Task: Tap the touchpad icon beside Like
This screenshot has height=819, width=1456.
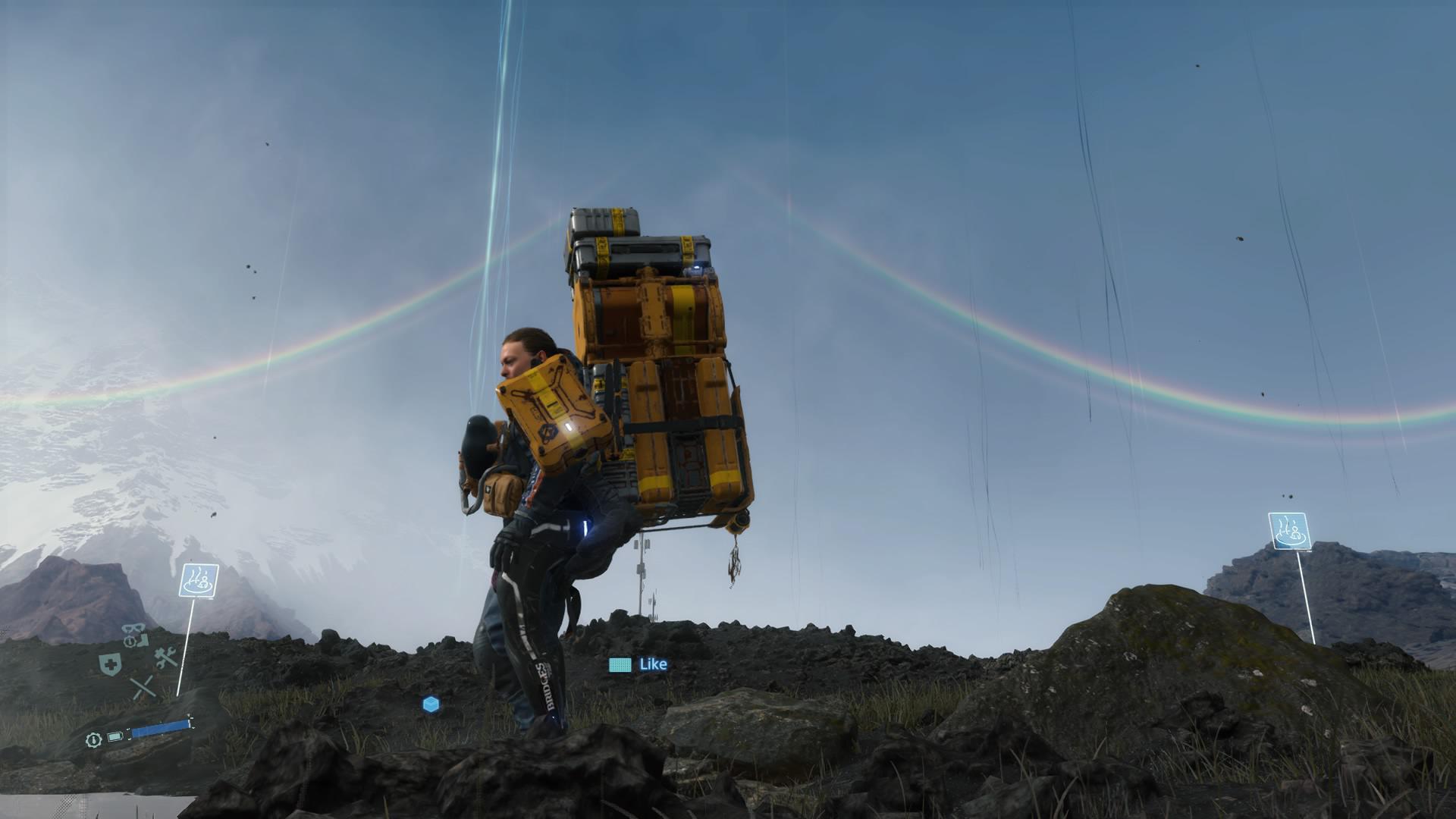Action: click(620, 664)
